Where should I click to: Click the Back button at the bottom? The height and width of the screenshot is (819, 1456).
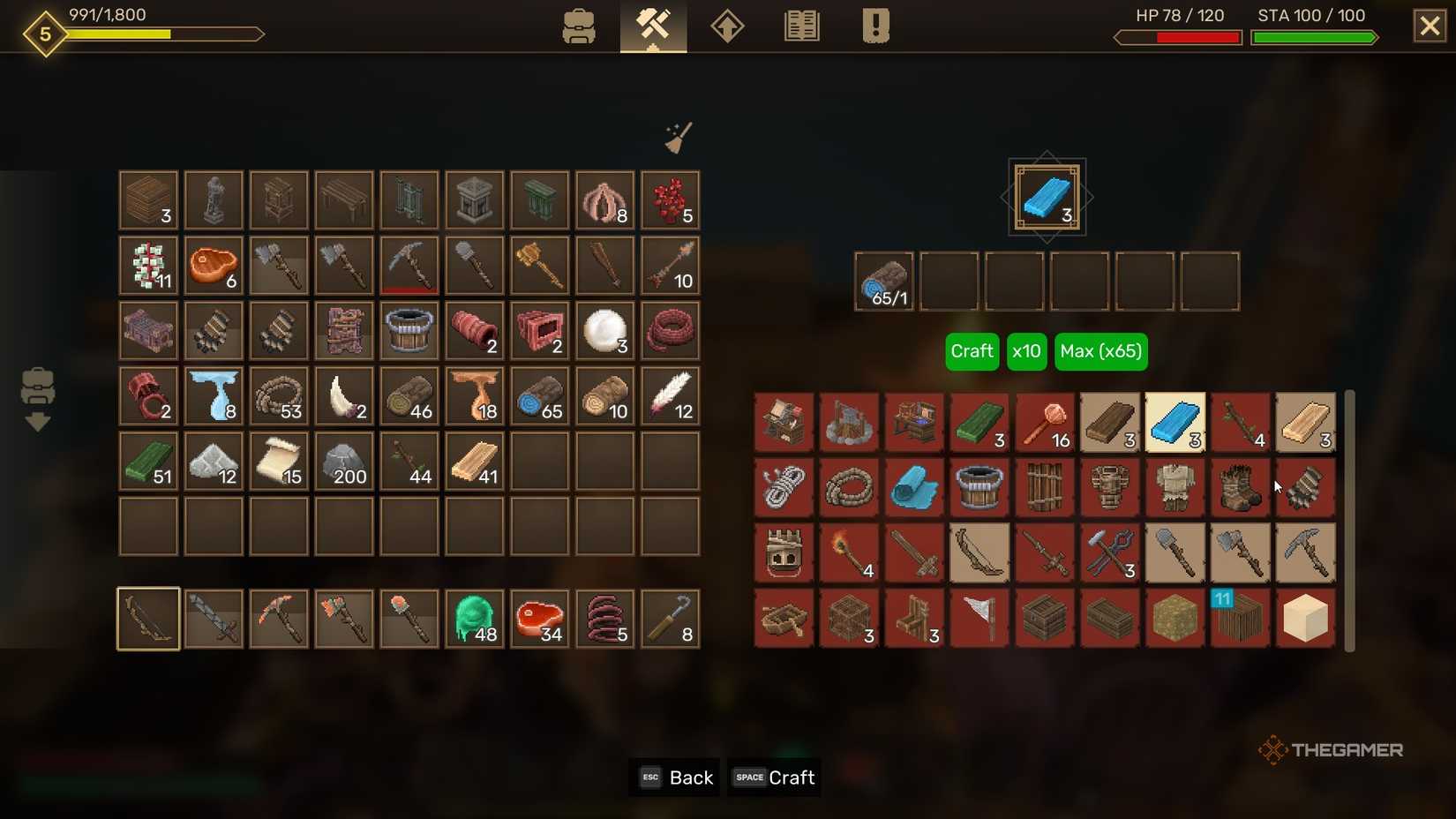[x=674, y=778]
